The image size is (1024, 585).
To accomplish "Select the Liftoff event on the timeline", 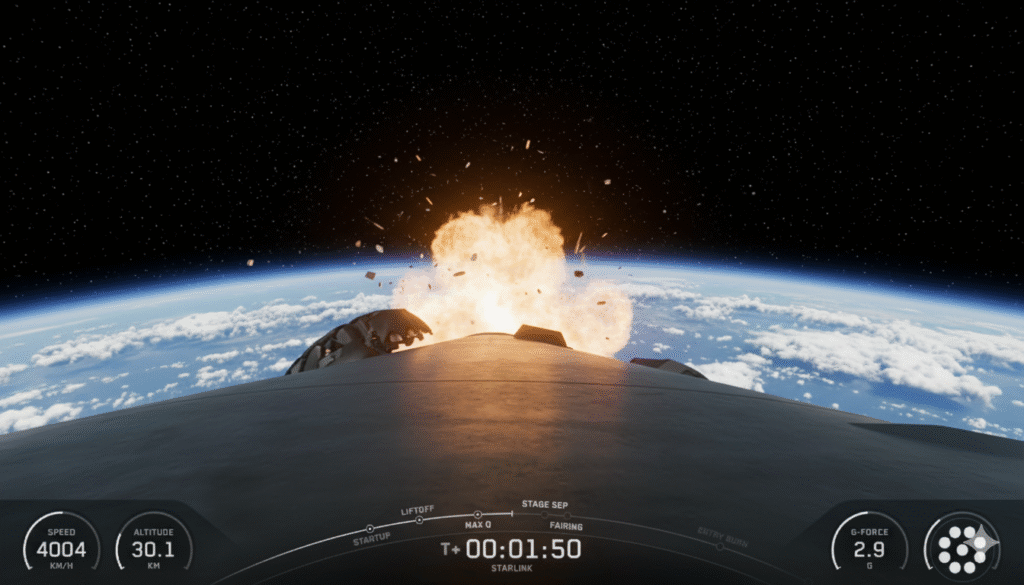I will [419, 519].
